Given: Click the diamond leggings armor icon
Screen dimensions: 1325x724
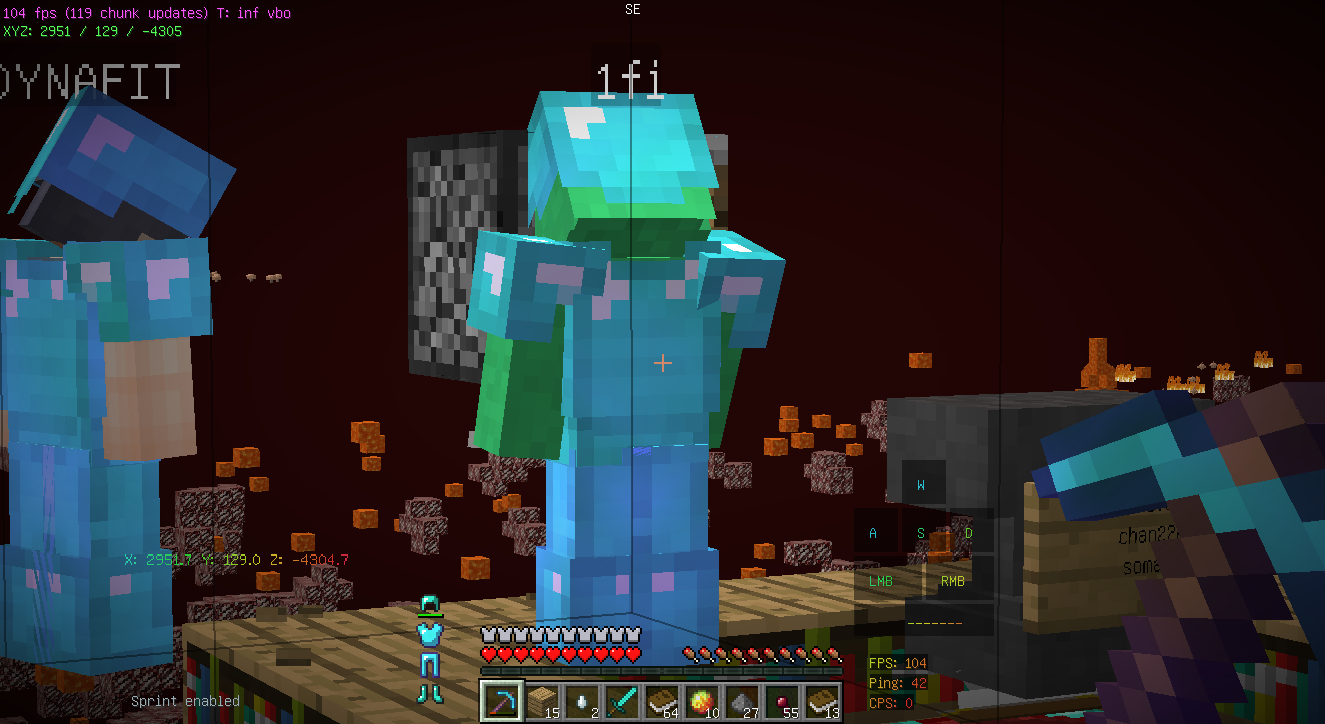Looking at the screenshot, I should [x=430, y=663].
